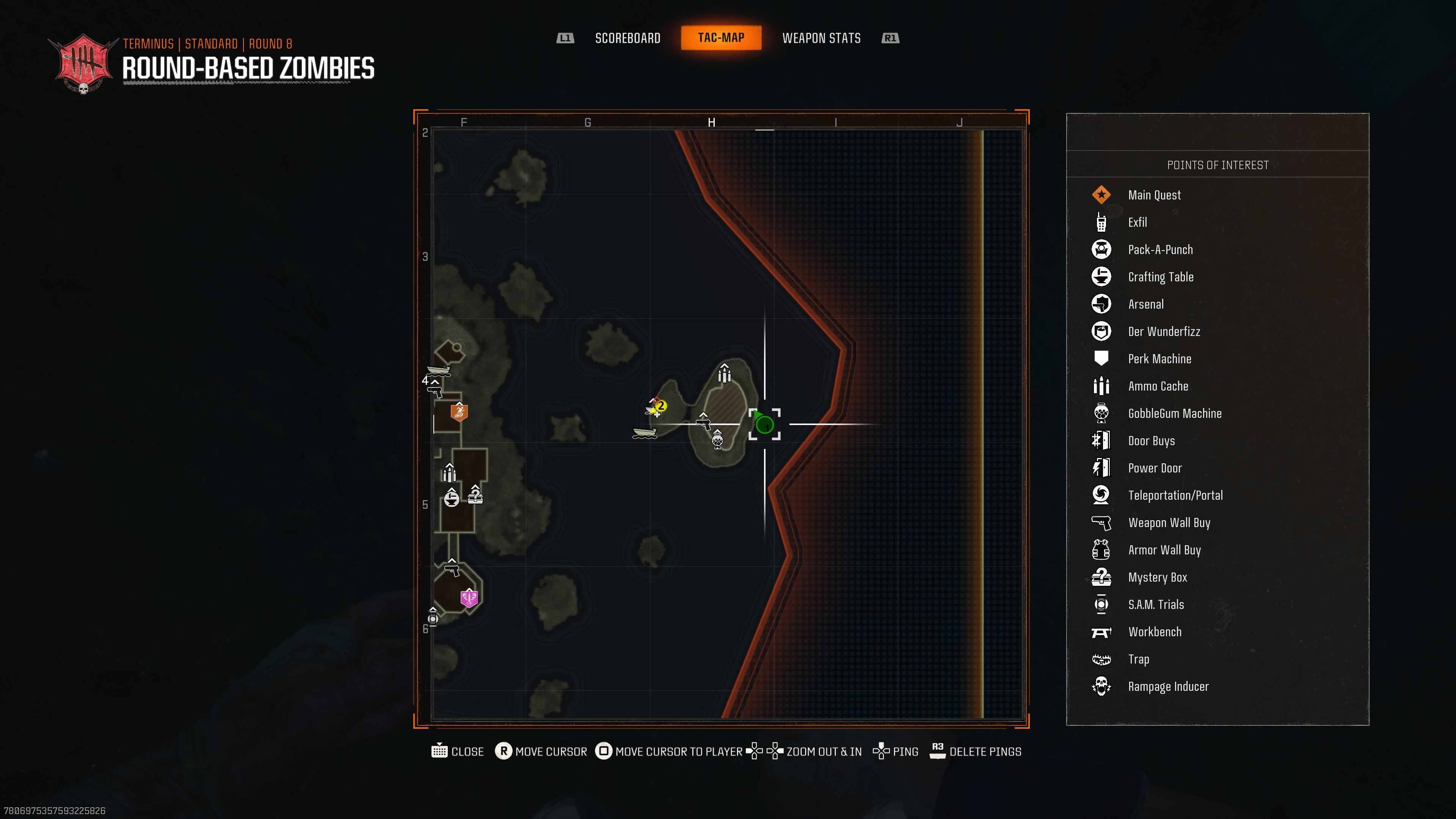Select Main Quest in the legend
Image resolution: width=1456 pixels, height=819 pixels.
[x=1154, y=195]
